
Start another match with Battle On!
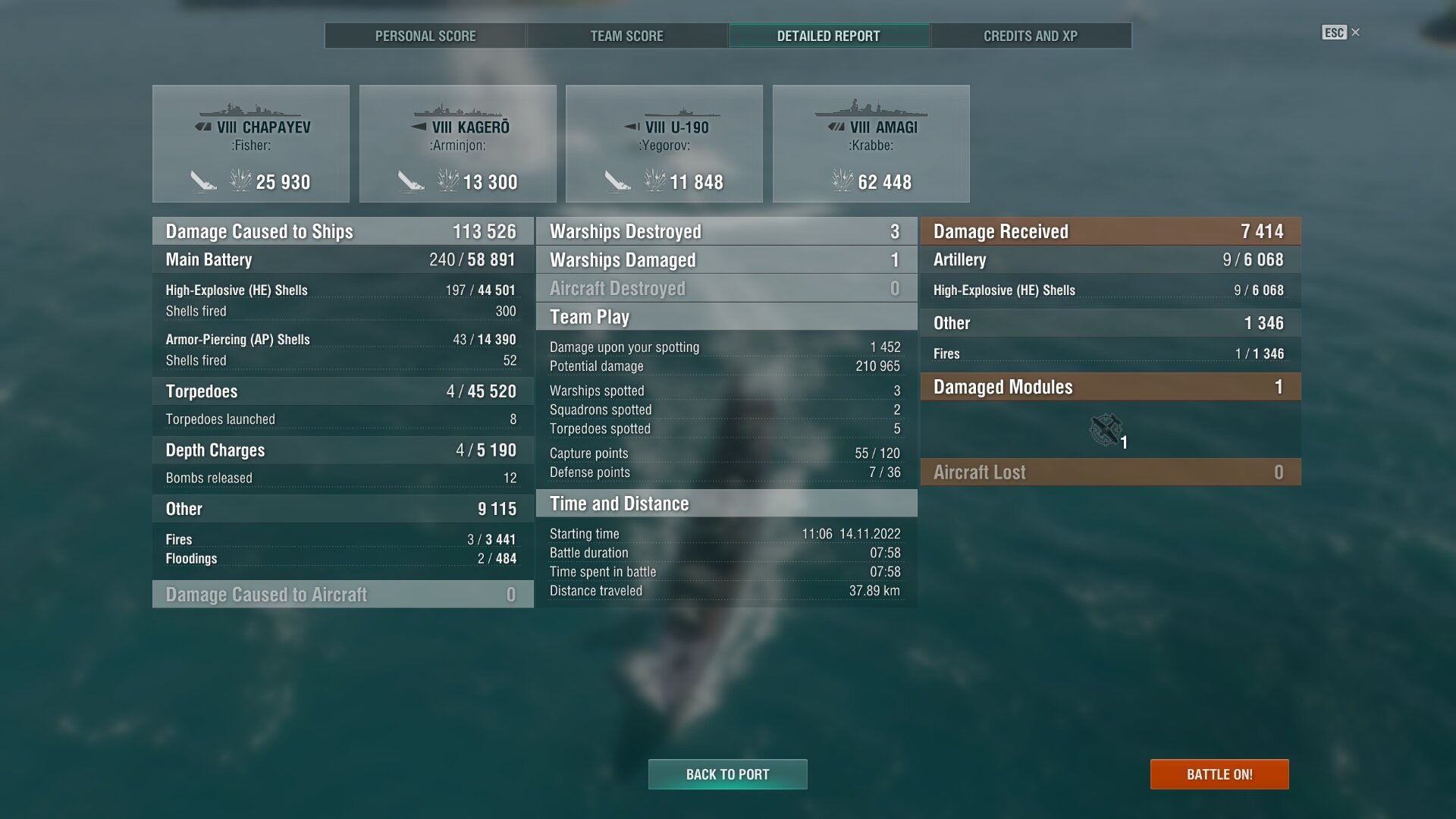1219,774
